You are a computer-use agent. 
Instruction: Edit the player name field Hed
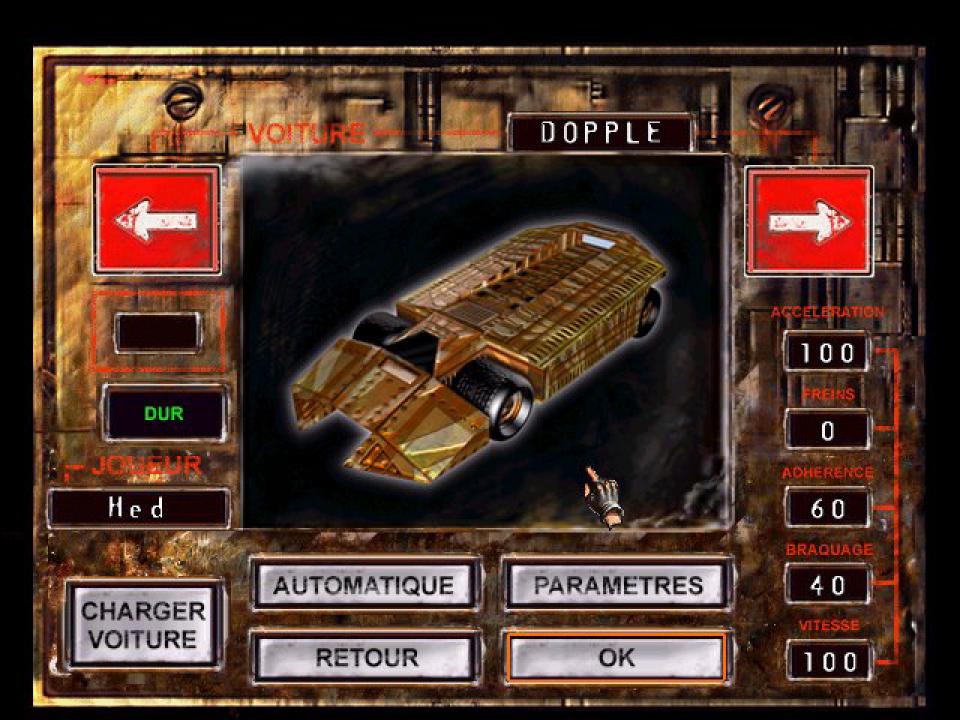138,508
